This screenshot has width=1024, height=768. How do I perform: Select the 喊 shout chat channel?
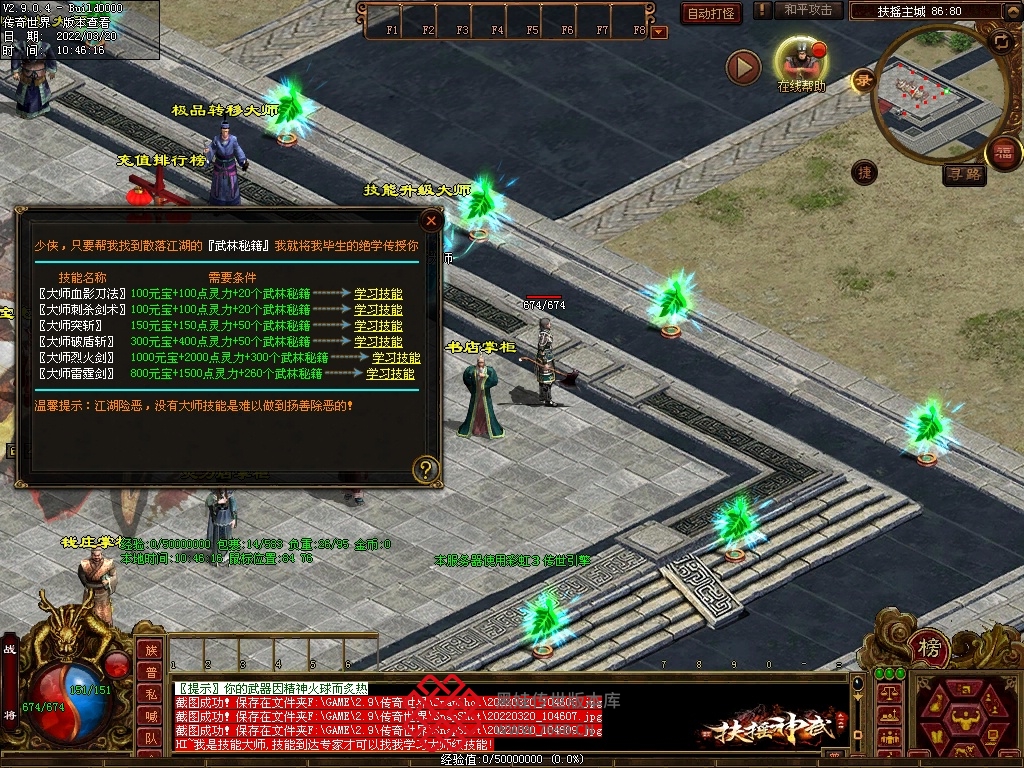pos(149,716)
